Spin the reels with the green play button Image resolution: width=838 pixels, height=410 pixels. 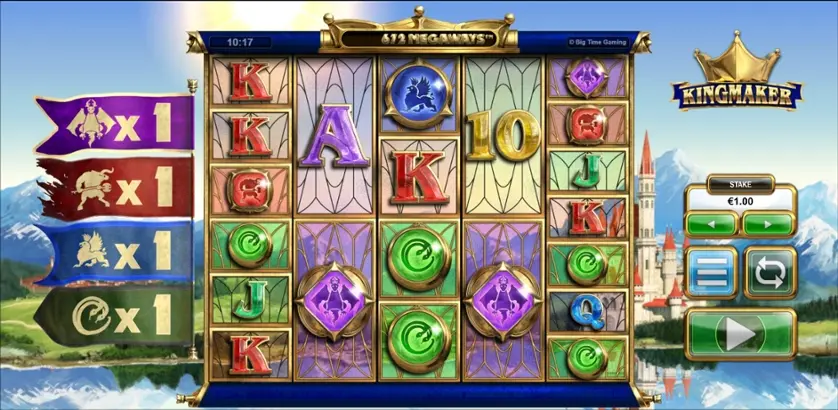point(741,335)
